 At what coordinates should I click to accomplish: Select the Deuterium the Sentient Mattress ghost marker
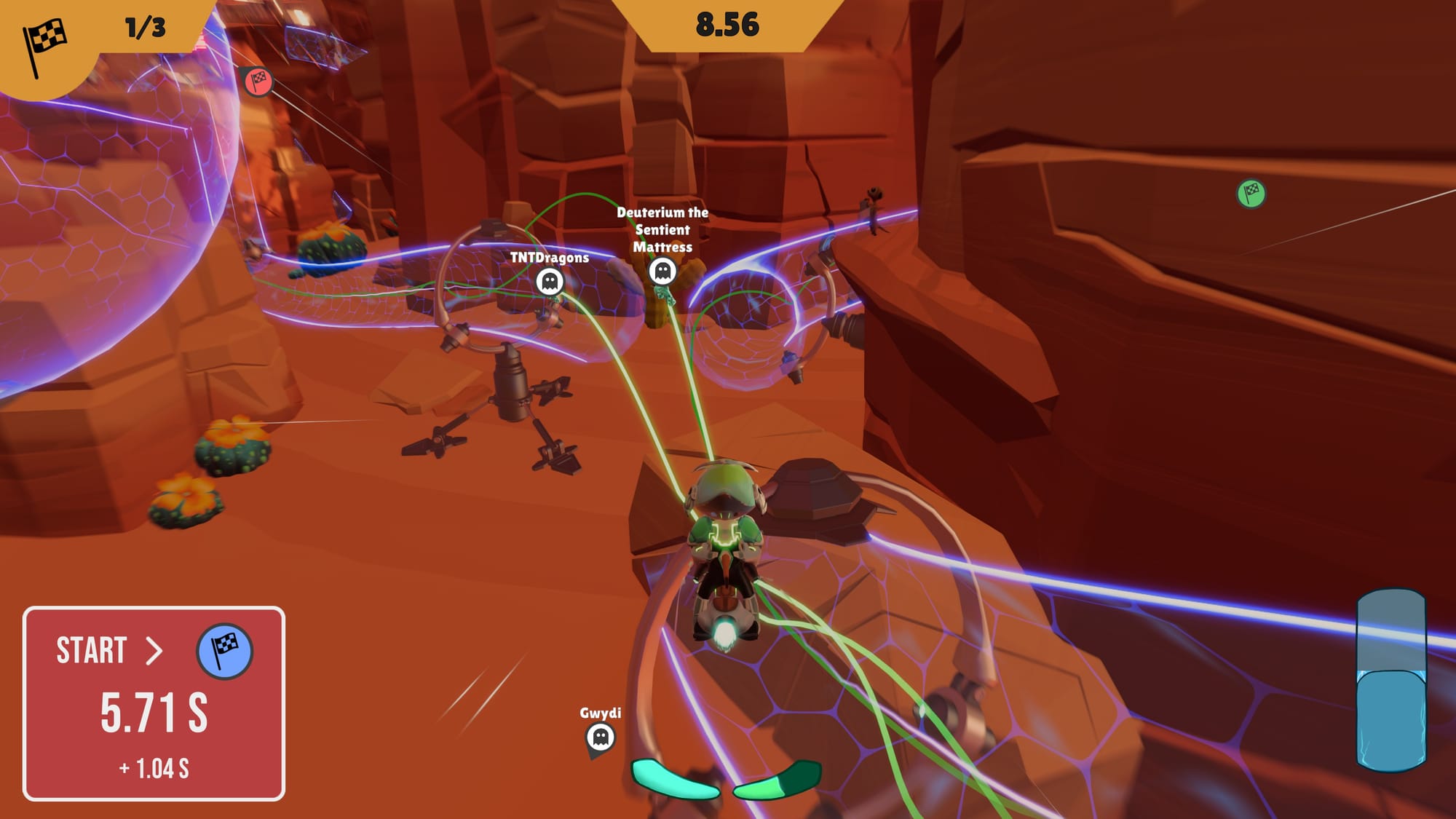pos(662,272)
